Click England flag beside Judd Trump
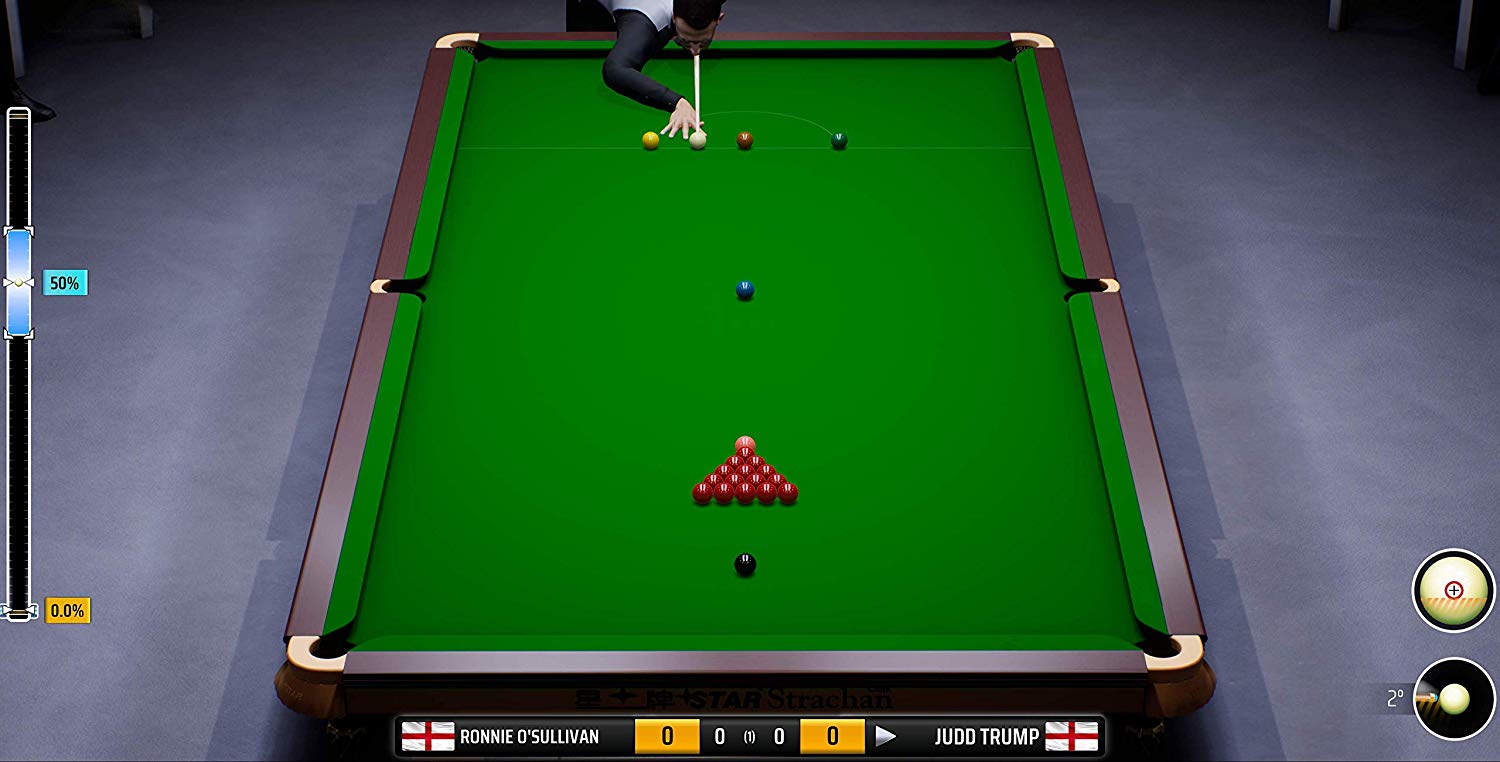Image resolution: width=1500 pixels, height=762 pixels. [1070, 736]
